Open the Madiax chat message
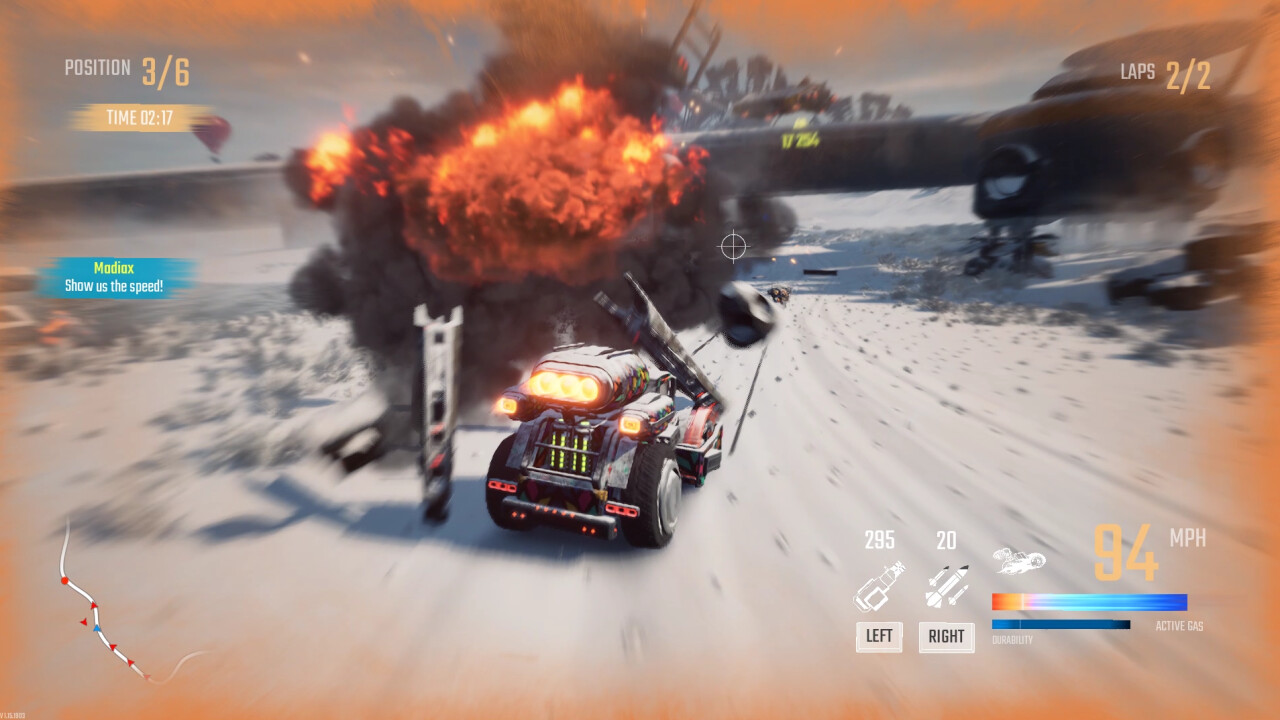 pyautogui.click(x=115, y=277)
